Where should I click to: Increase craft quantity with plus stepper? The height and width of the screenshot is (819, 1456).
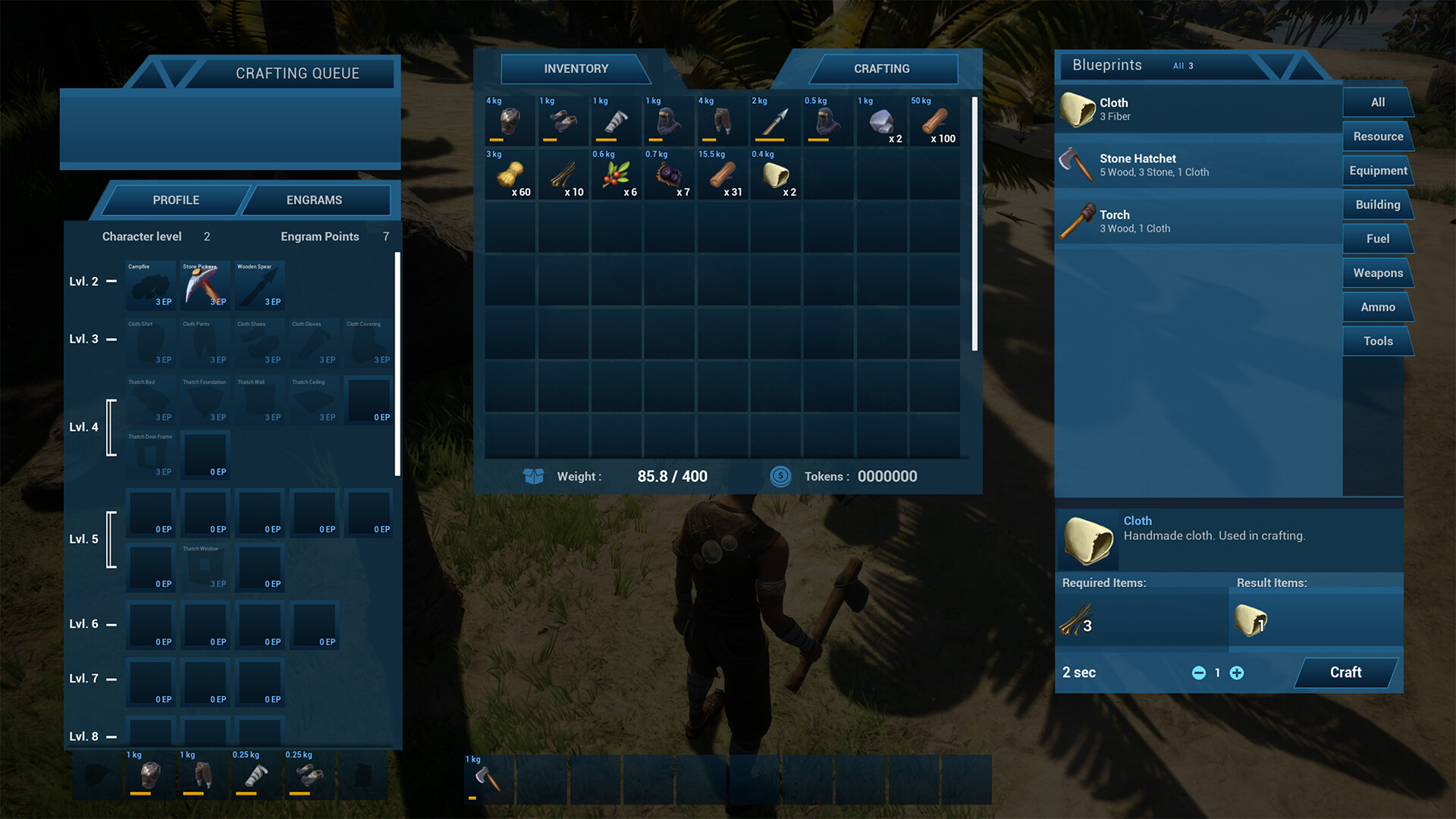1237,673
